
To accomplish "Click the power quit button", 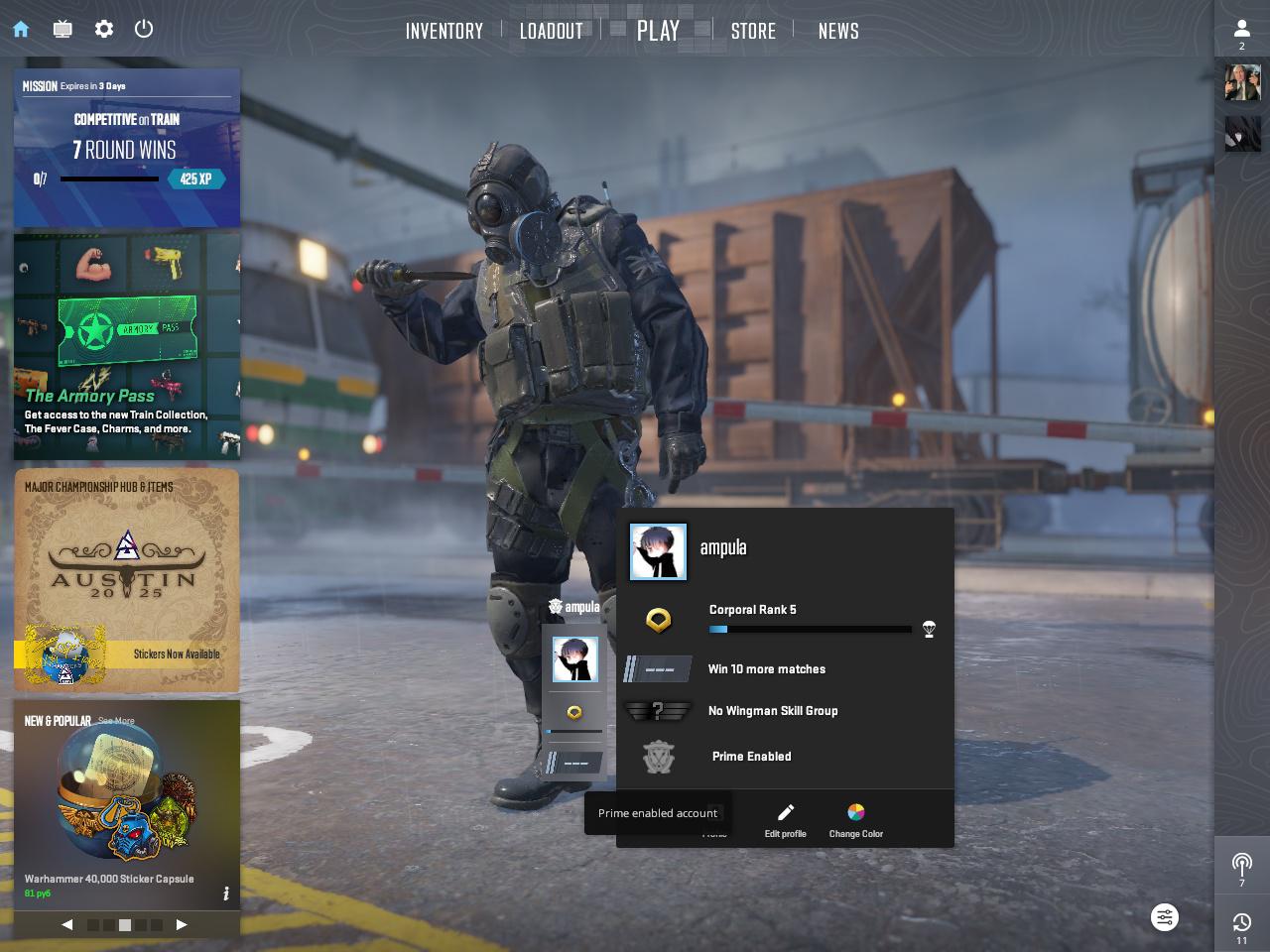I will (144, 29).
